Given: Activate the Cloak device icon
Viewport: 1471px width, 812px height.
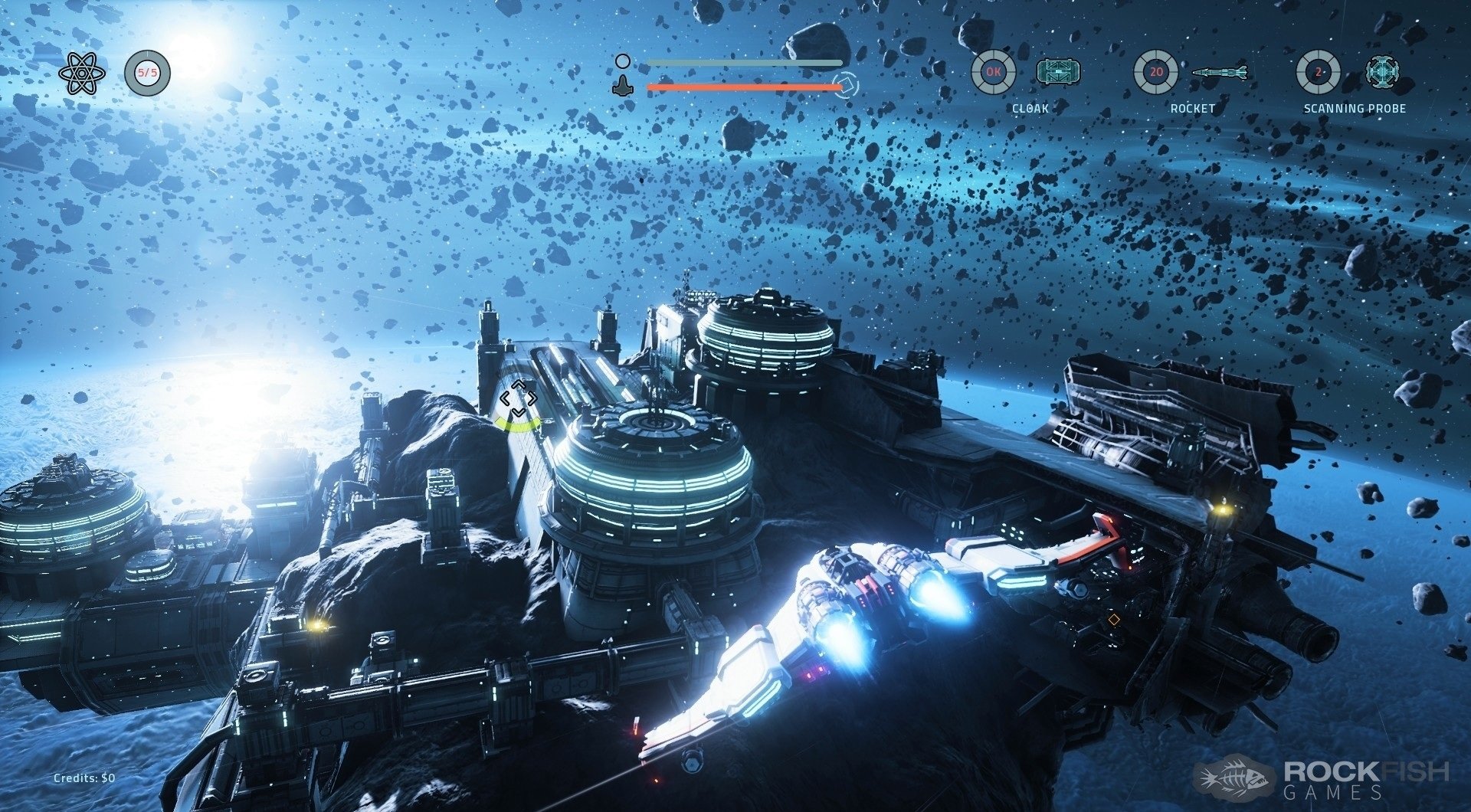Looking at the screenshot, I should tap(1058, 73).
